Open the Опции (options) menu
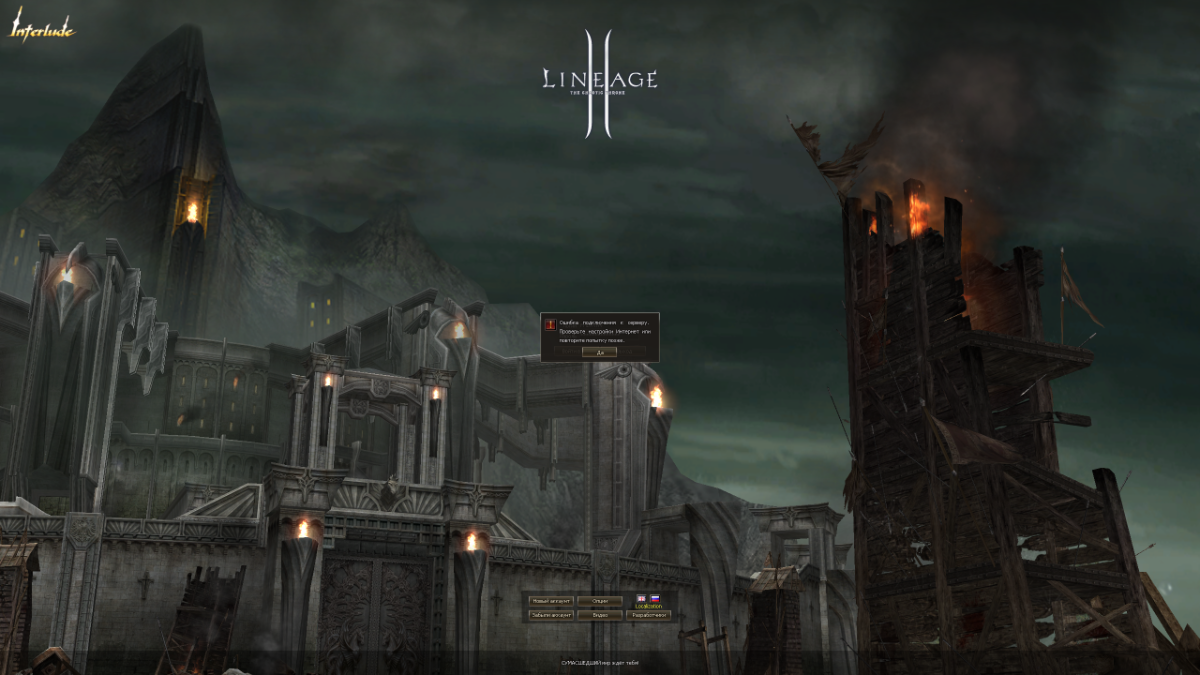Screen dimensions: 1200x675 coord(600,601)
